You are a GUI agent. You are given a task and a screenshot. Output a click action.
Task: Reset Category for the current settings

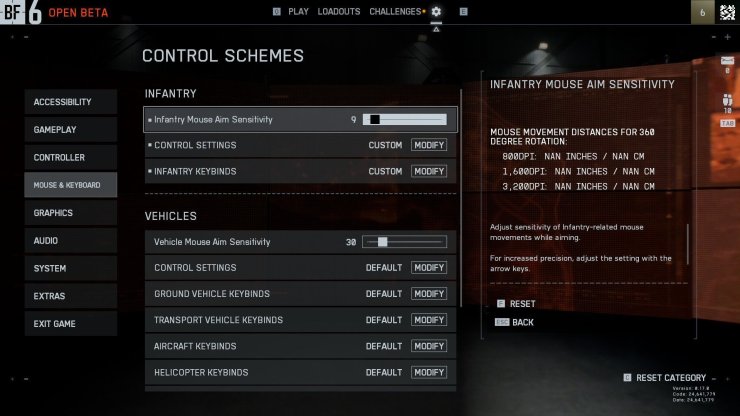point(670,378)
